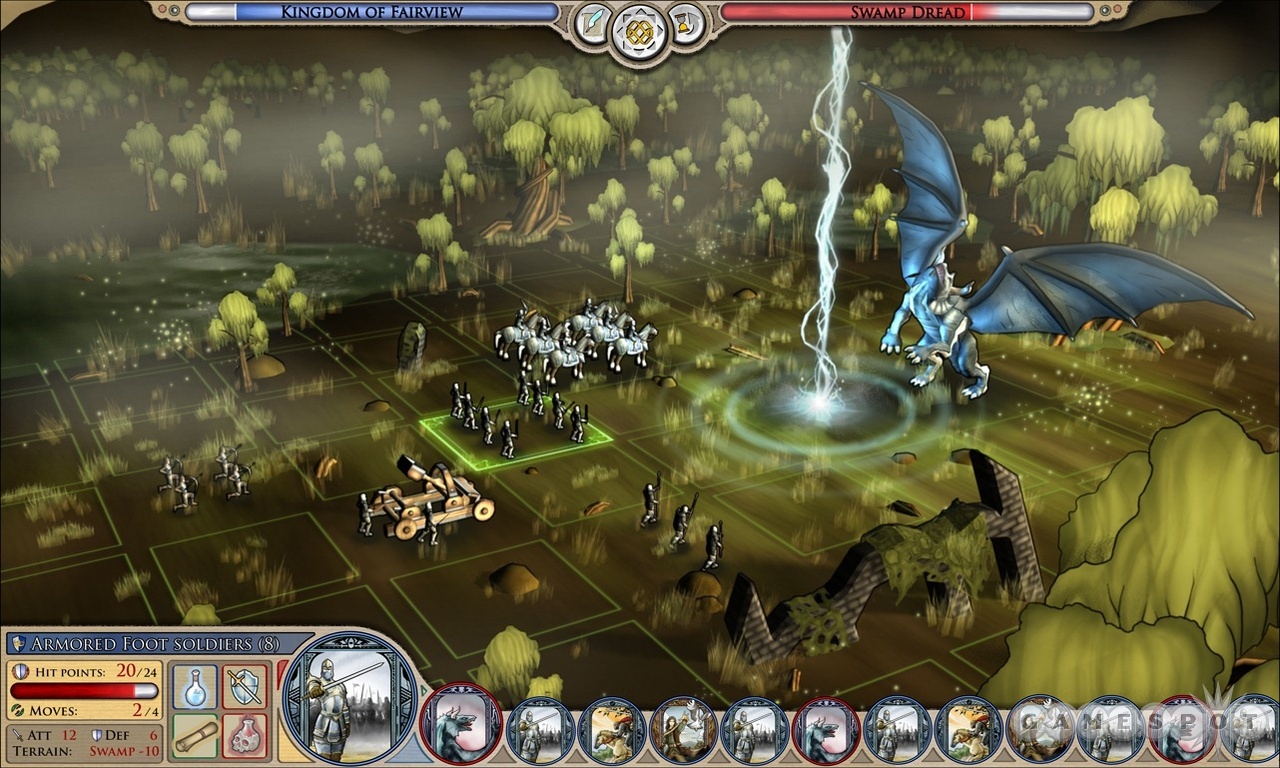Select the rolled scroll ability icon

(x=195, y=736)
